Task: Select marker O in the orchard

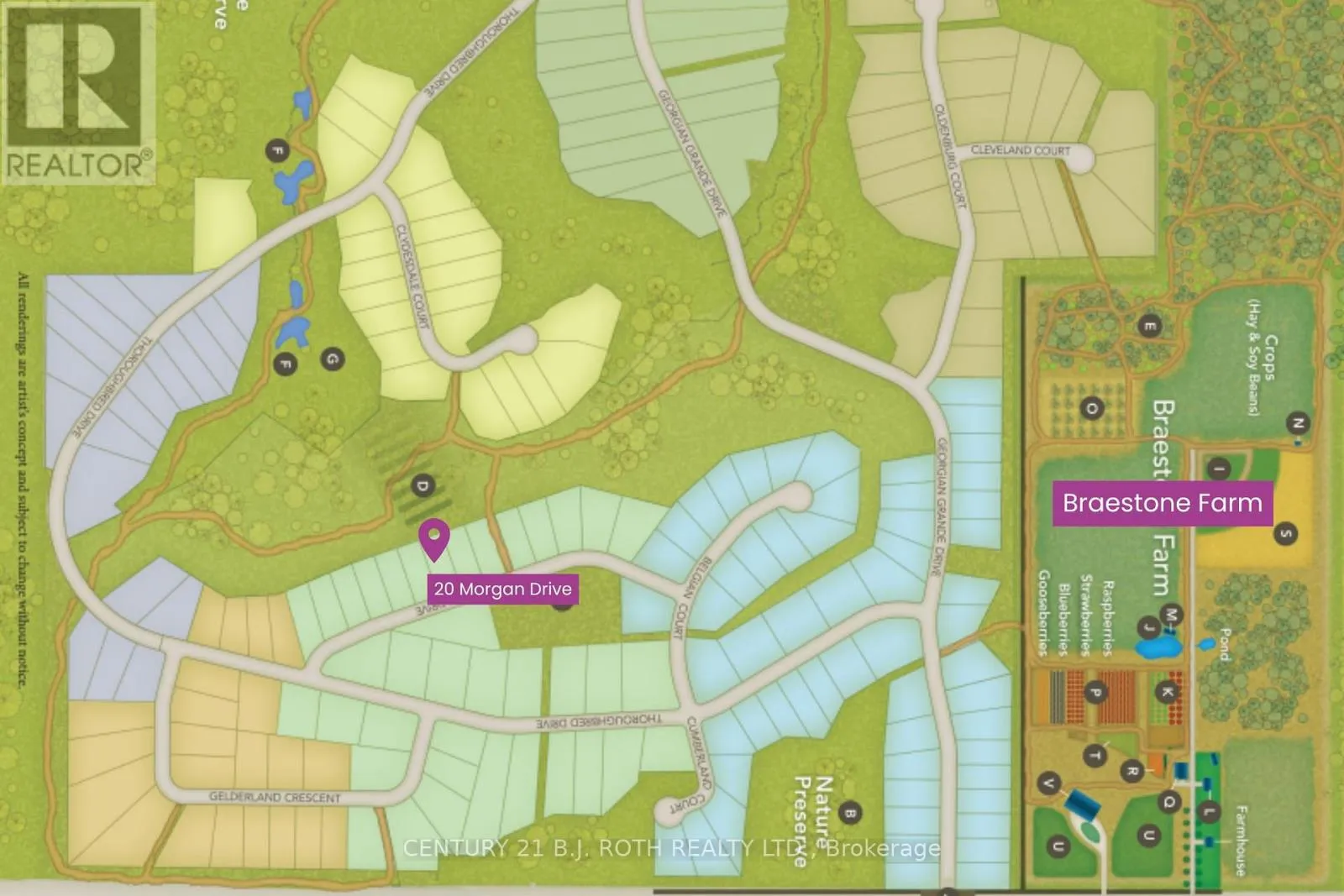Action: (1092, 409)
